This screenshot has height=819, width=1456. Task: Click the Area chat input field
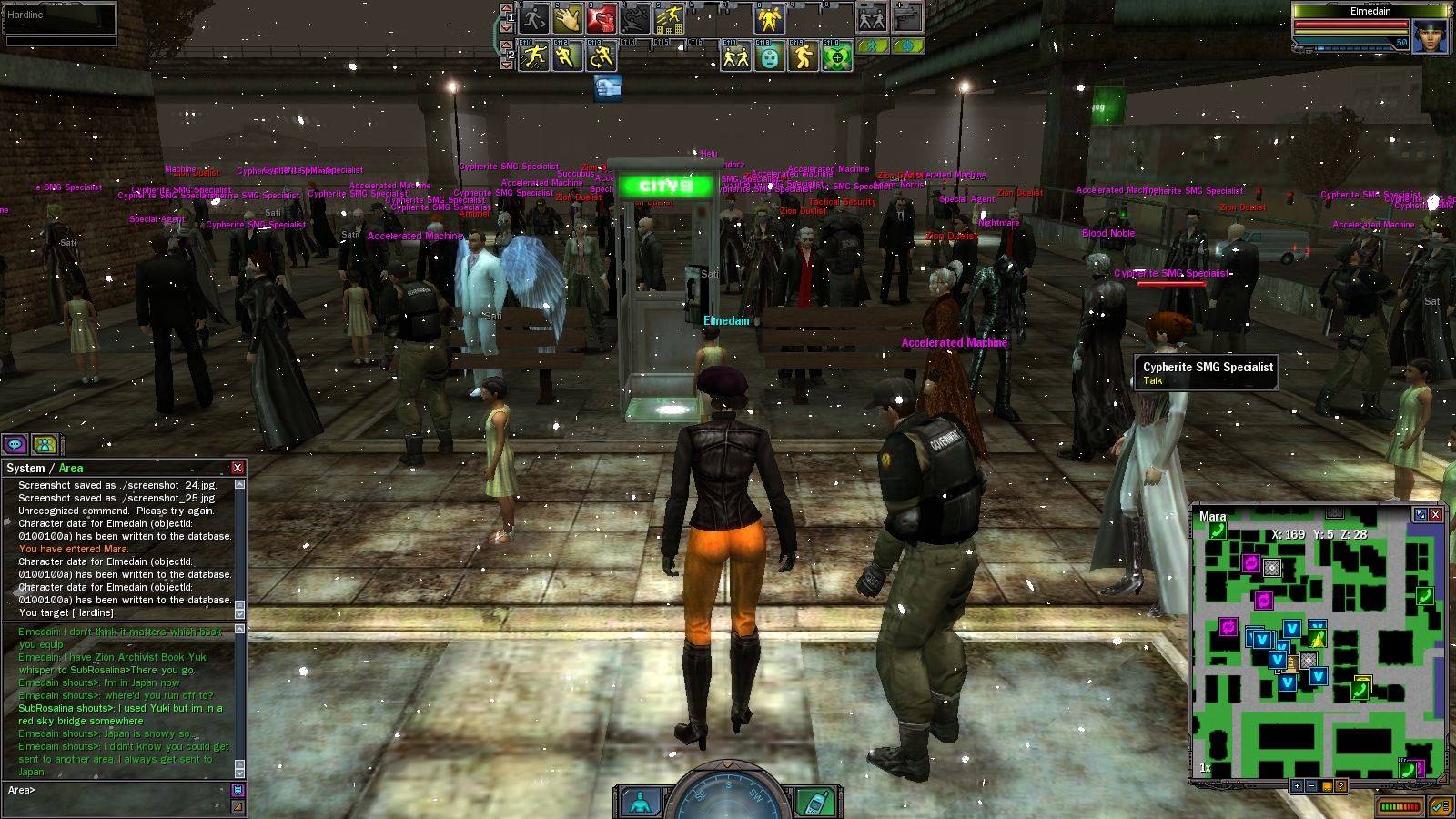(118, 790)
